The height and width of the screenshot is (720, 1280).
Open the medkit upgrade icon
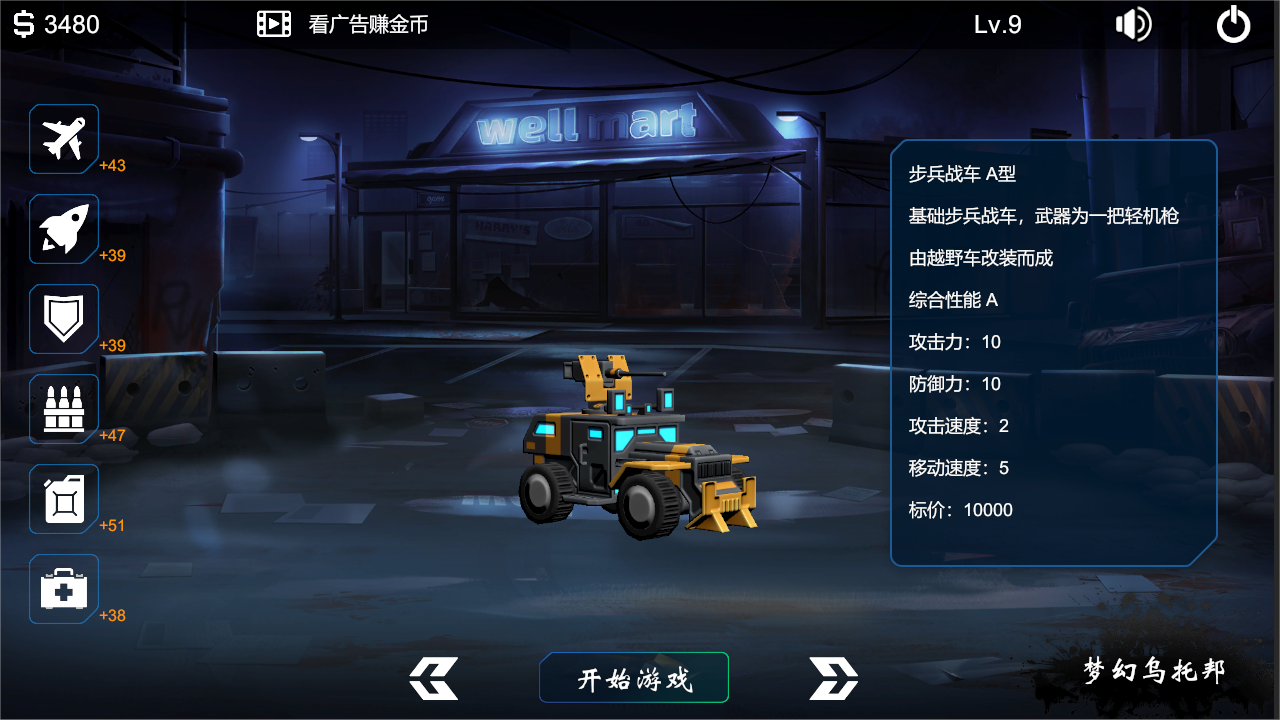pyautogui.click(x=64, y=588)
